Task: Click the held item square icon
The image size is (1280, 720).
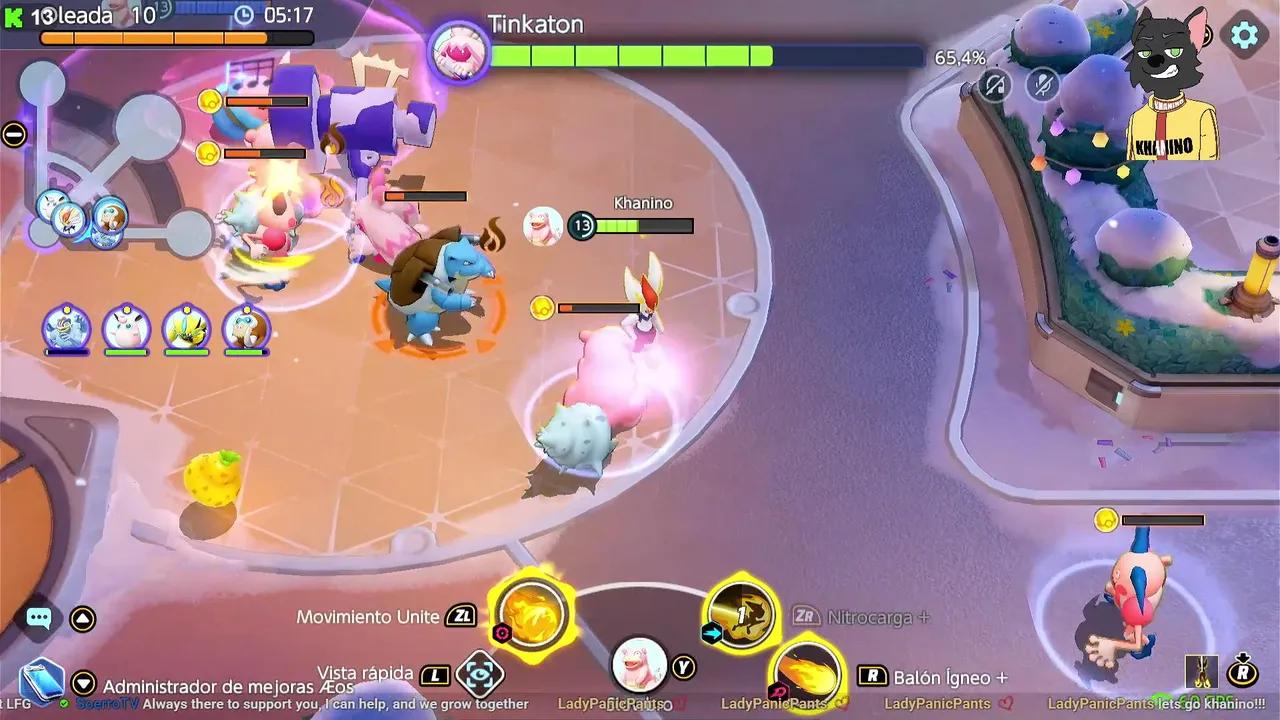Action: pos(1201,672)
